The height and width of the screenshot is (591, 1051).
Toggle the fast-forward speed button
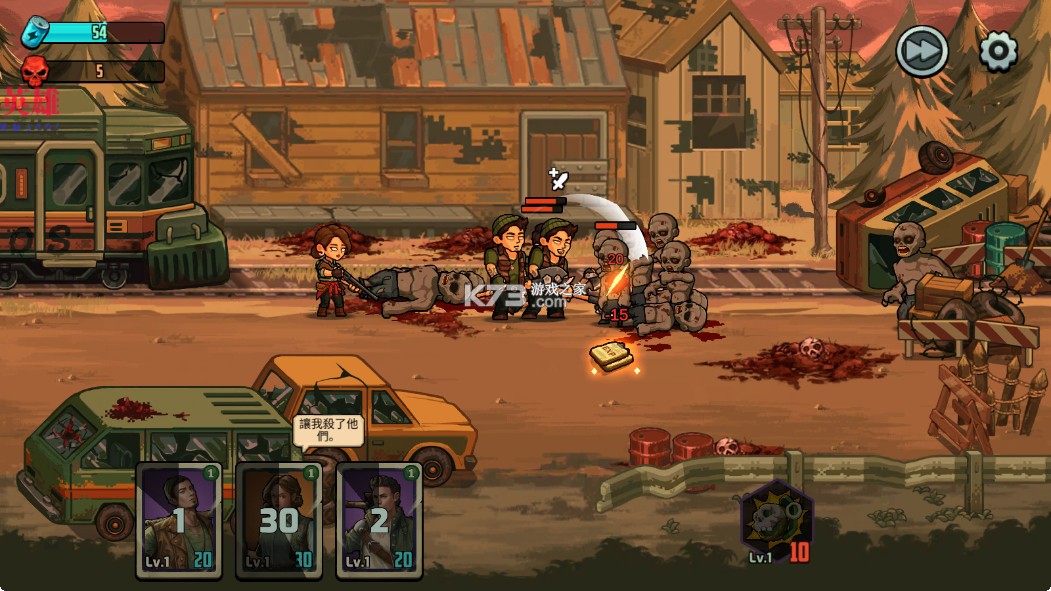coord(921,51)
